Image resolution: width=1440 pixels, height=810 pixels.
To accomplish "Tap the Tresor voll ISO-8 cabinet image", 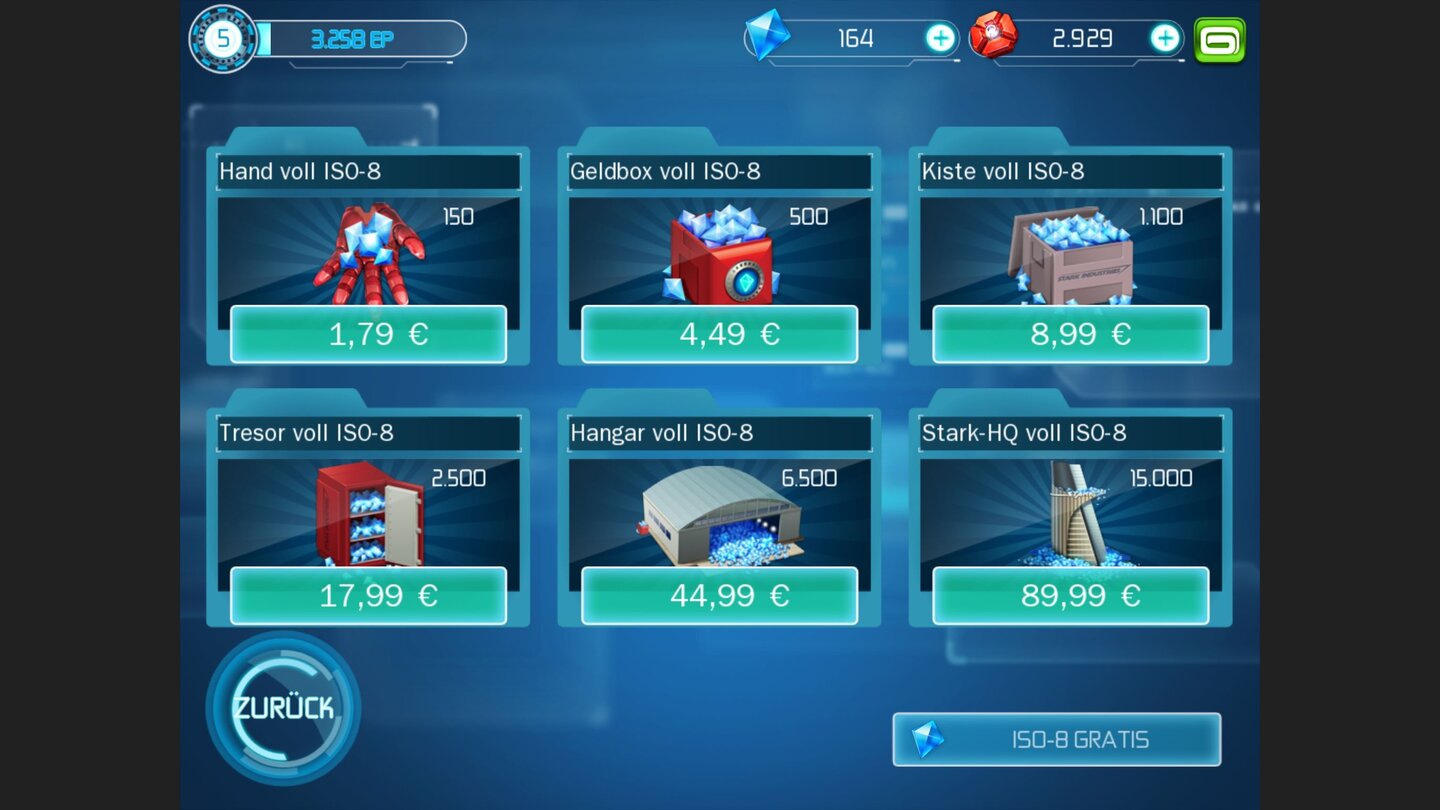I will pyautogui.click(x=370, y=512).
